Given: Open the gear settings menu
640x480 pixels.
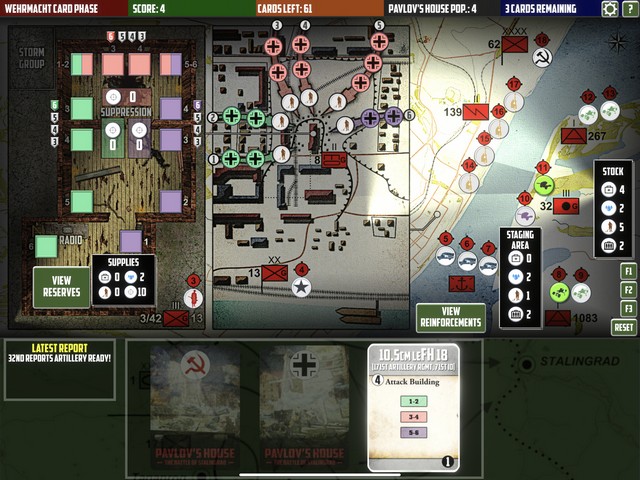Looking at the screenshot, I should pyautogui.click(x=610, y=9).
